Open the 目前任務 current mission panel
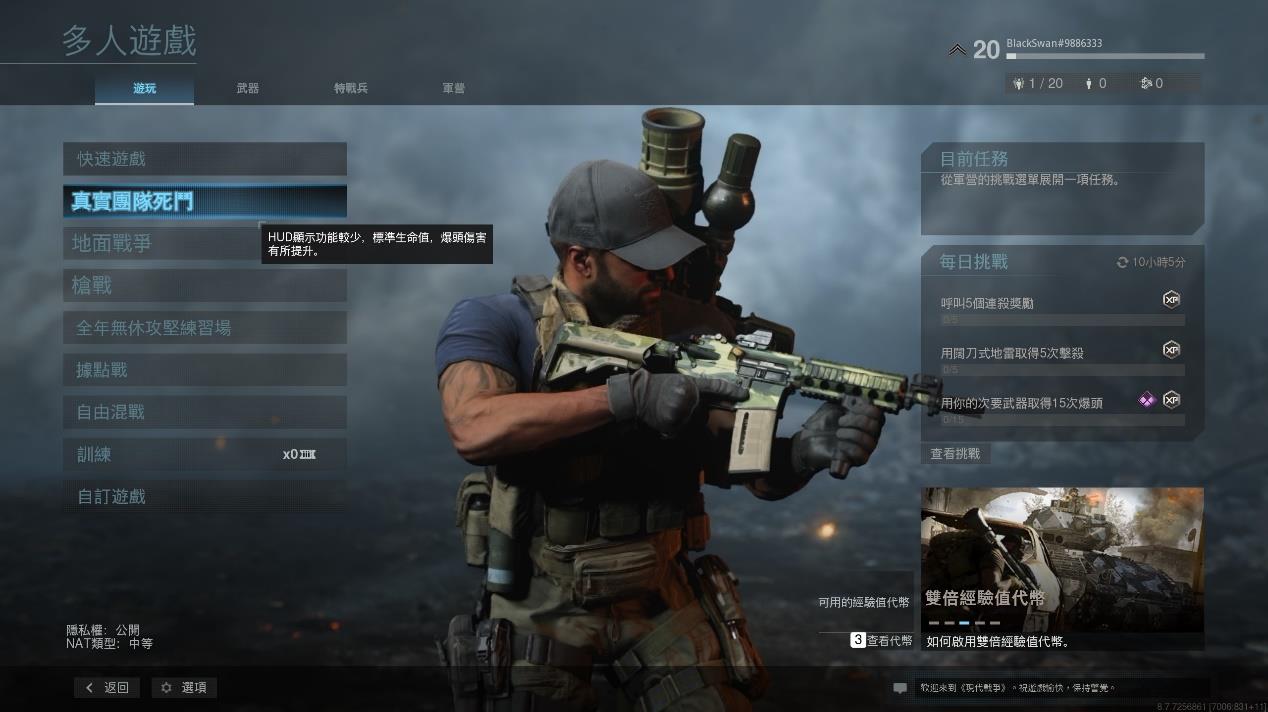The width and height of the screenshot is (1268, 712). [x=1062, y=188]
